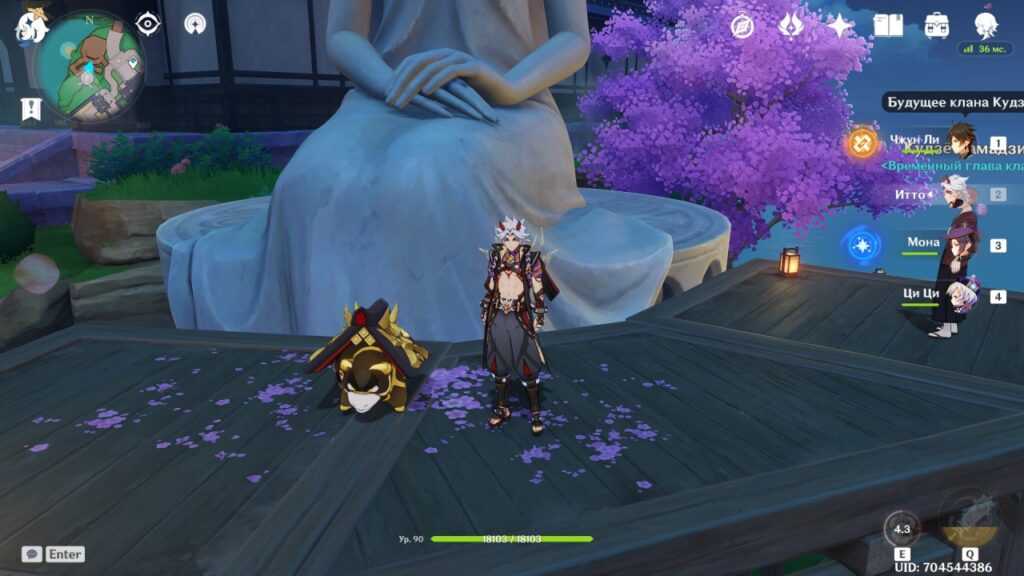This screenshot has width=1024, height=576.
Task: Open the character head icon menu
Action: point(984,26)
